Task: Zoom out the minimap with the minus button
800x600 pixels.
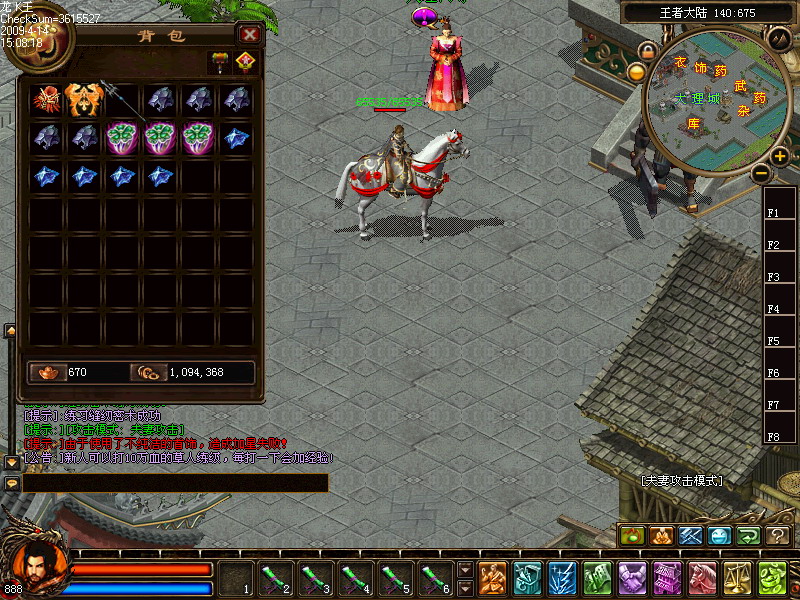Action: 761,173
